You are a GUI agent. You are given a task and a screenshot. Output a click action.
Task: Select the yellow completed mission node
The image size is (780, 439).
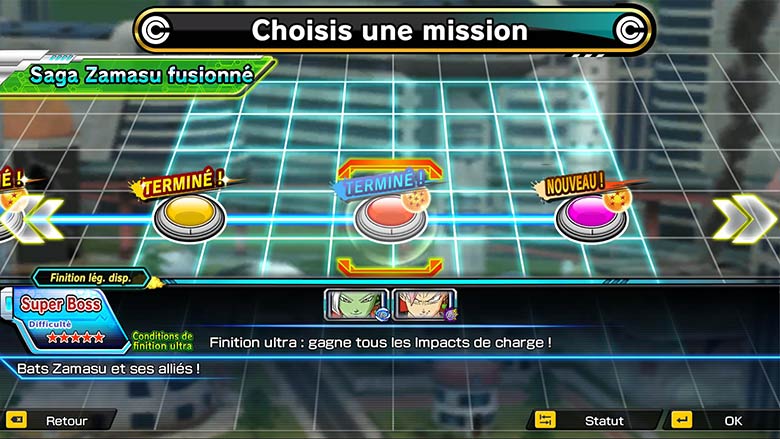point(188,216)
